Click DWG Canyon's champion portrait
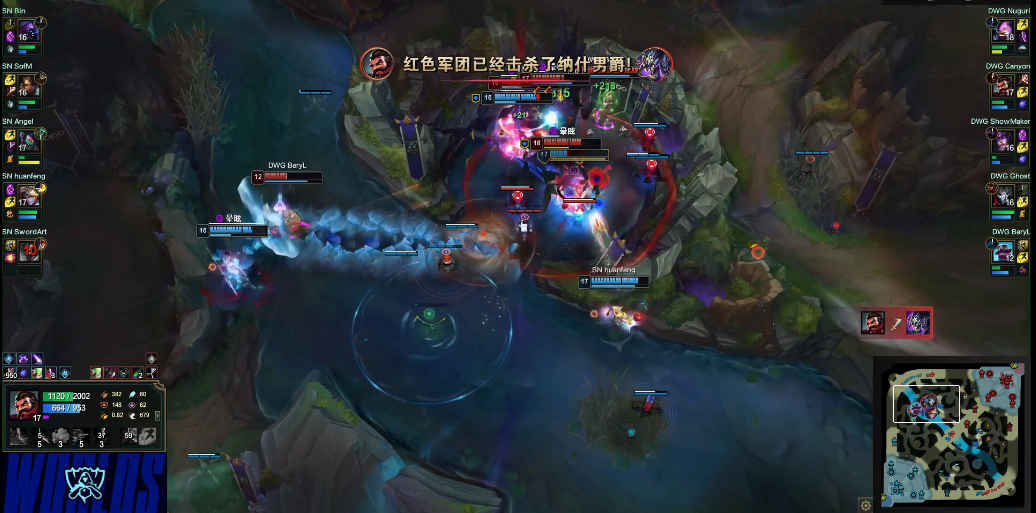1036x513 pixels. tap(1006, 87)
